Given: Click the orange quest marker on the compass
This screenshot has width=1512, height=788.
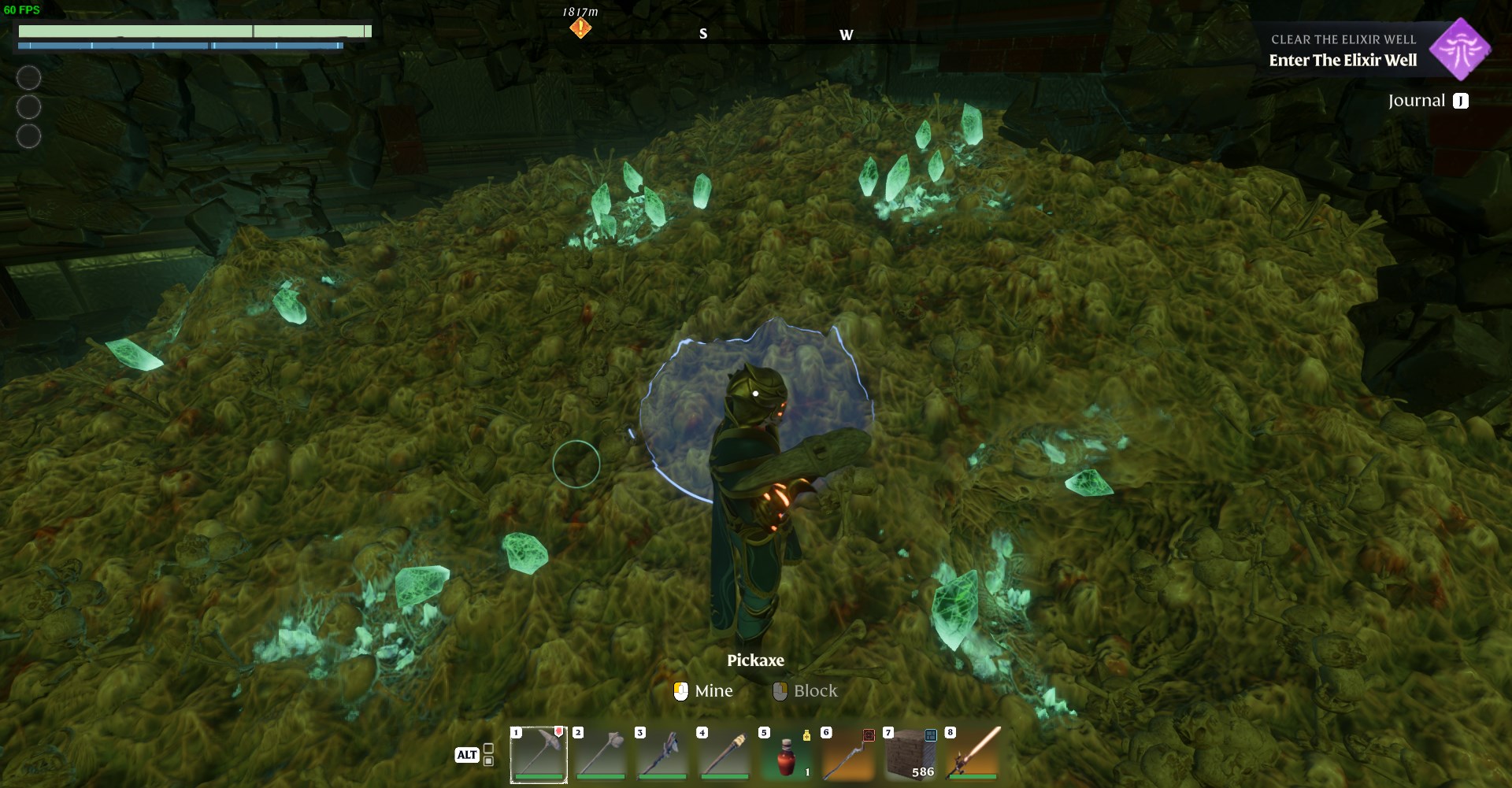Looking at the screenshot, I should coord(580,28).
